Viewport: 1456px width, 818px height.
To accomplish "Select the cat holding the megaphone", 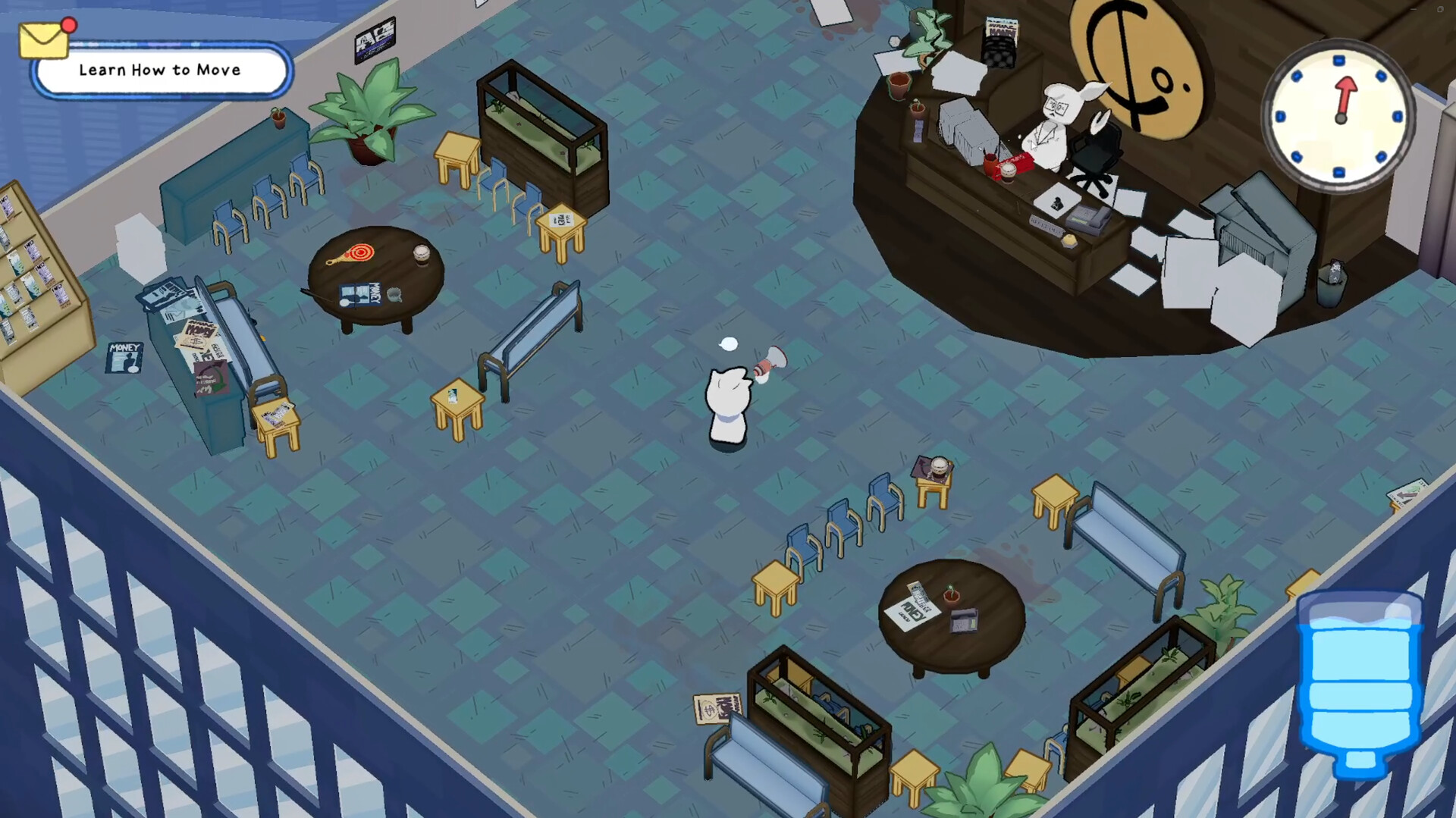I will (726, 398).
